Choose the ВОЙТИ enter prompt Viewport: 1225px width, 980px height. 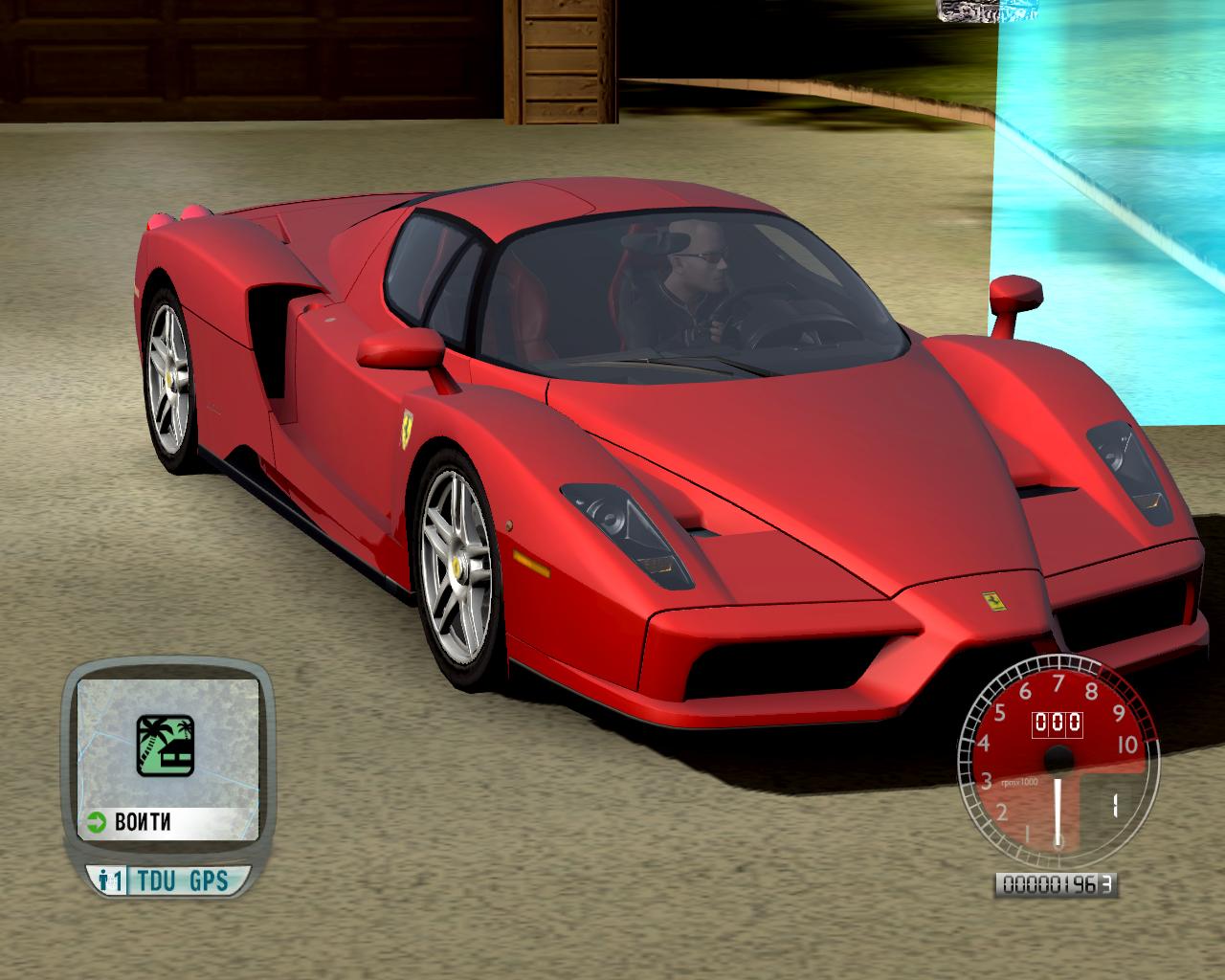144,822
